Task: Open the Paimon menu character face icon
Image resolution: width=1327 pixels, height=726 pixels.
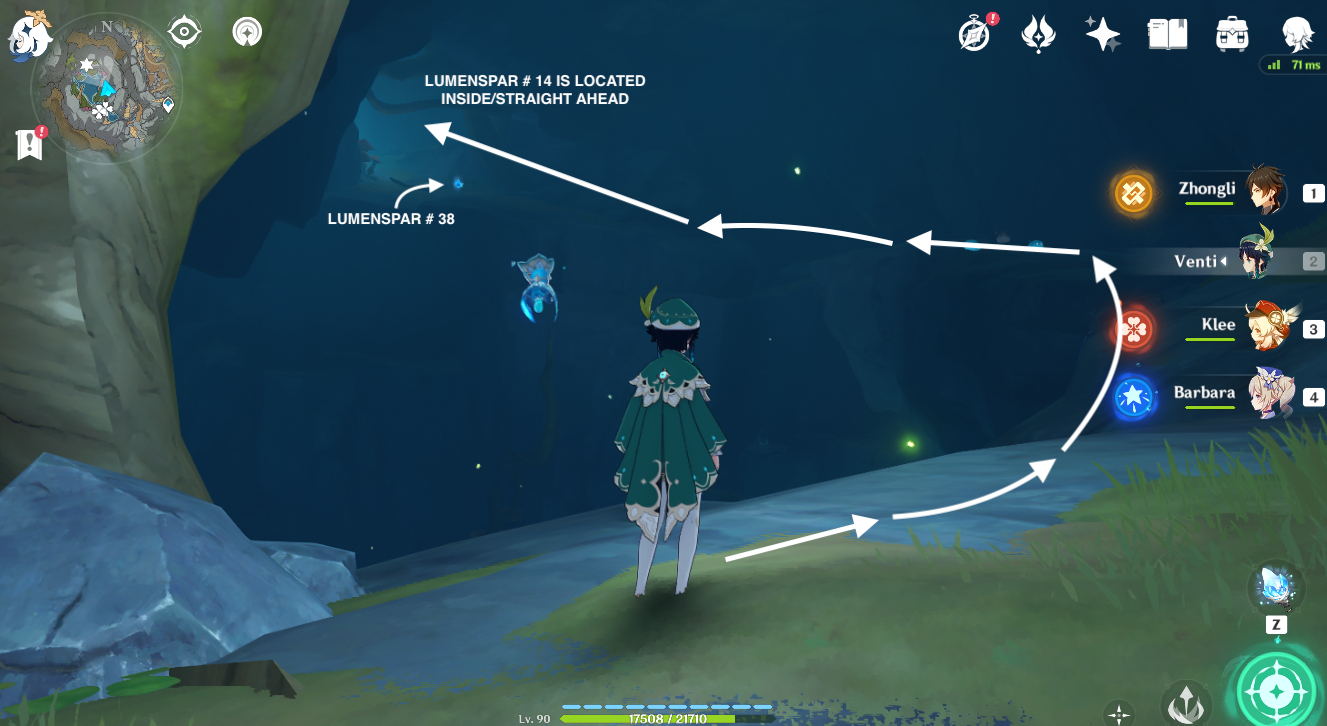Action: (1298, 33)
